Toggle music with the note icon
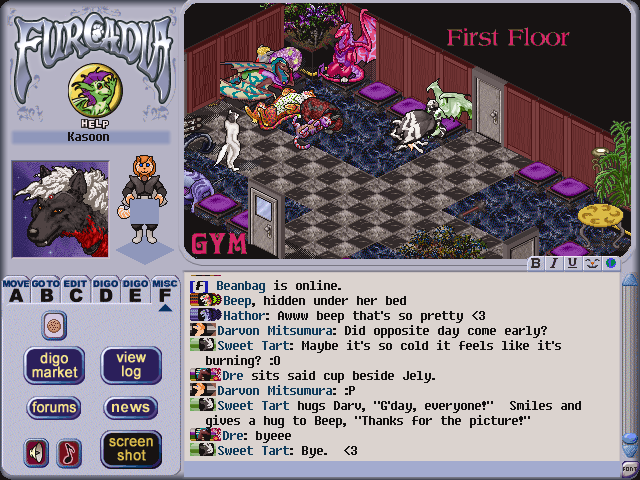Screen dimensions: 640x480 (69, 452)
